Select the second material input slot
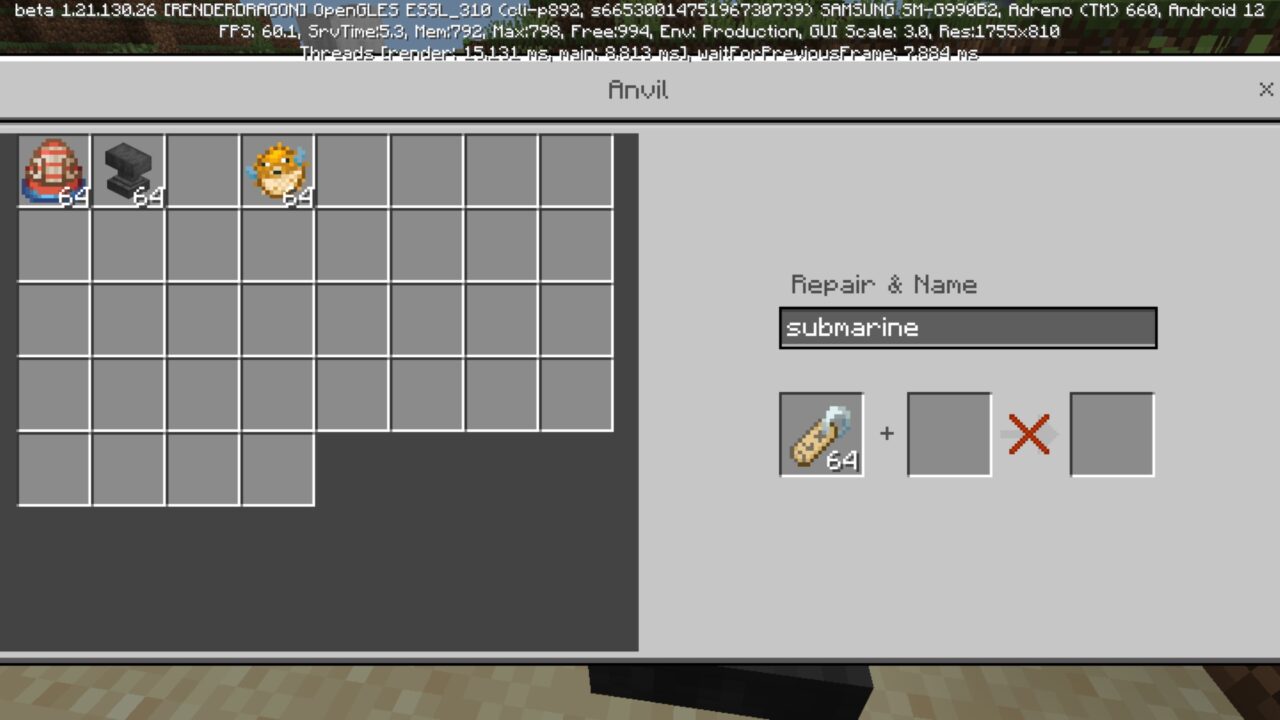The image size is (1280, 720). pos(948,433)
